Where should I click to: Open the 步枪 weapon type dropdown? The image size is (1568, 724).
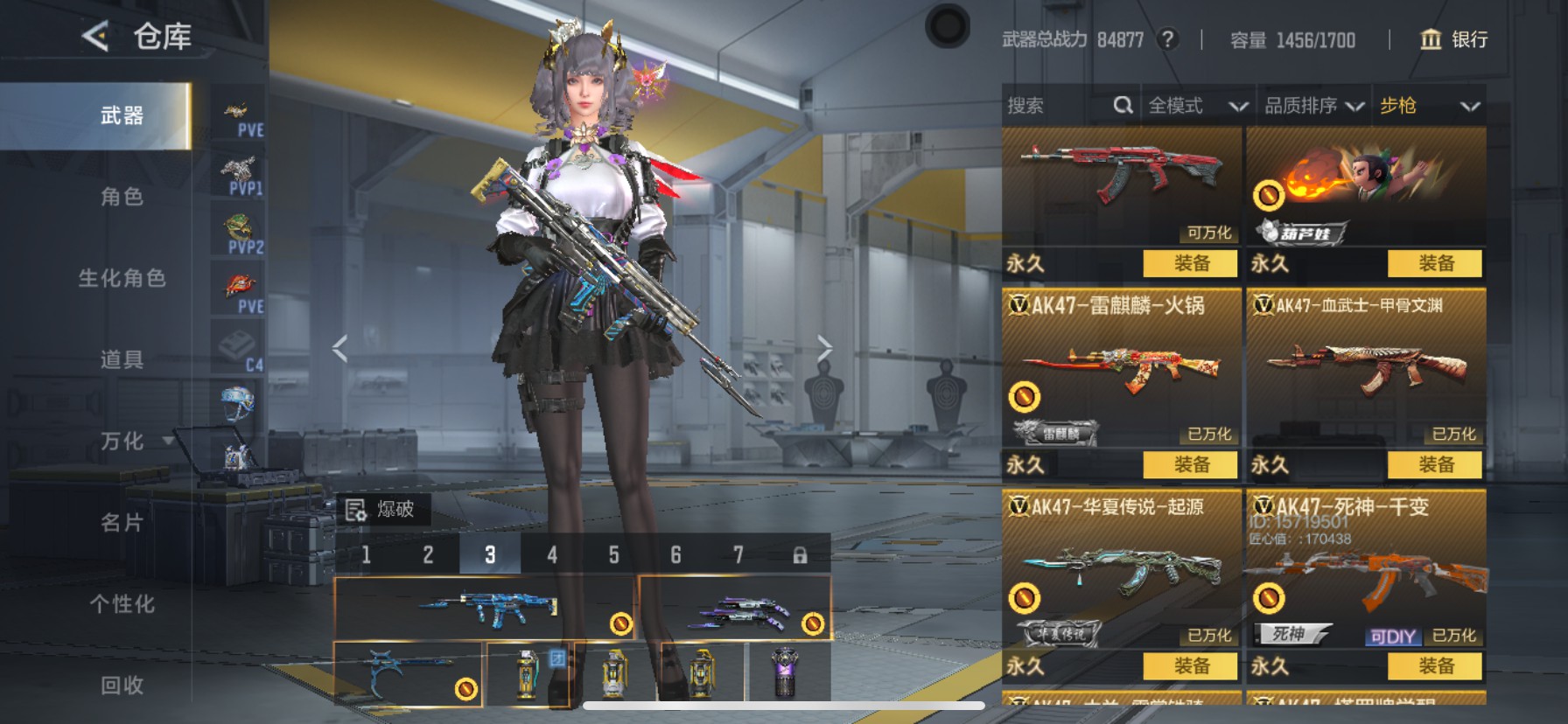coord(1429,107)
